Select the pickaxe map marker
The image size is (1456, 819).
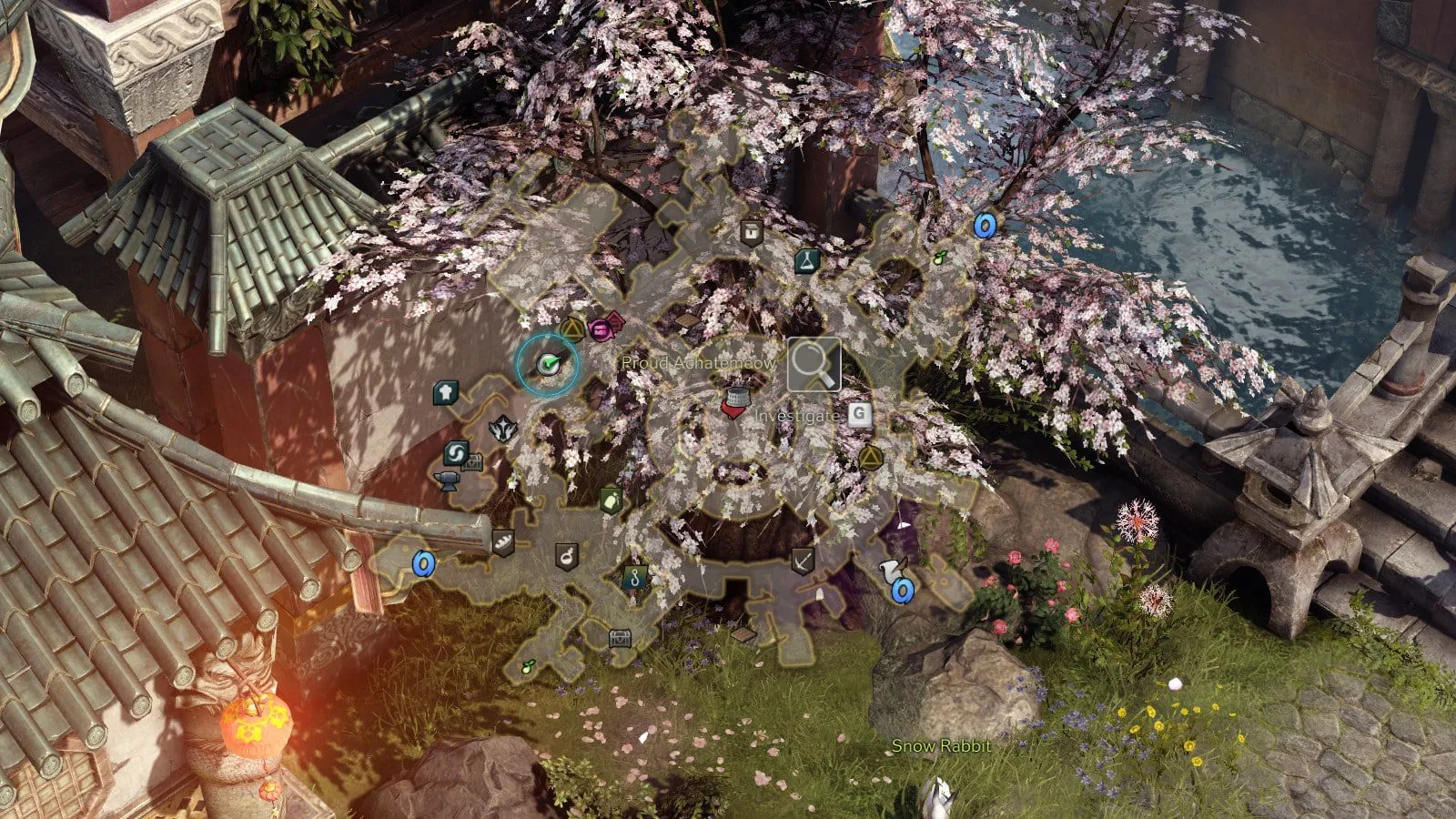click(802, 561)
